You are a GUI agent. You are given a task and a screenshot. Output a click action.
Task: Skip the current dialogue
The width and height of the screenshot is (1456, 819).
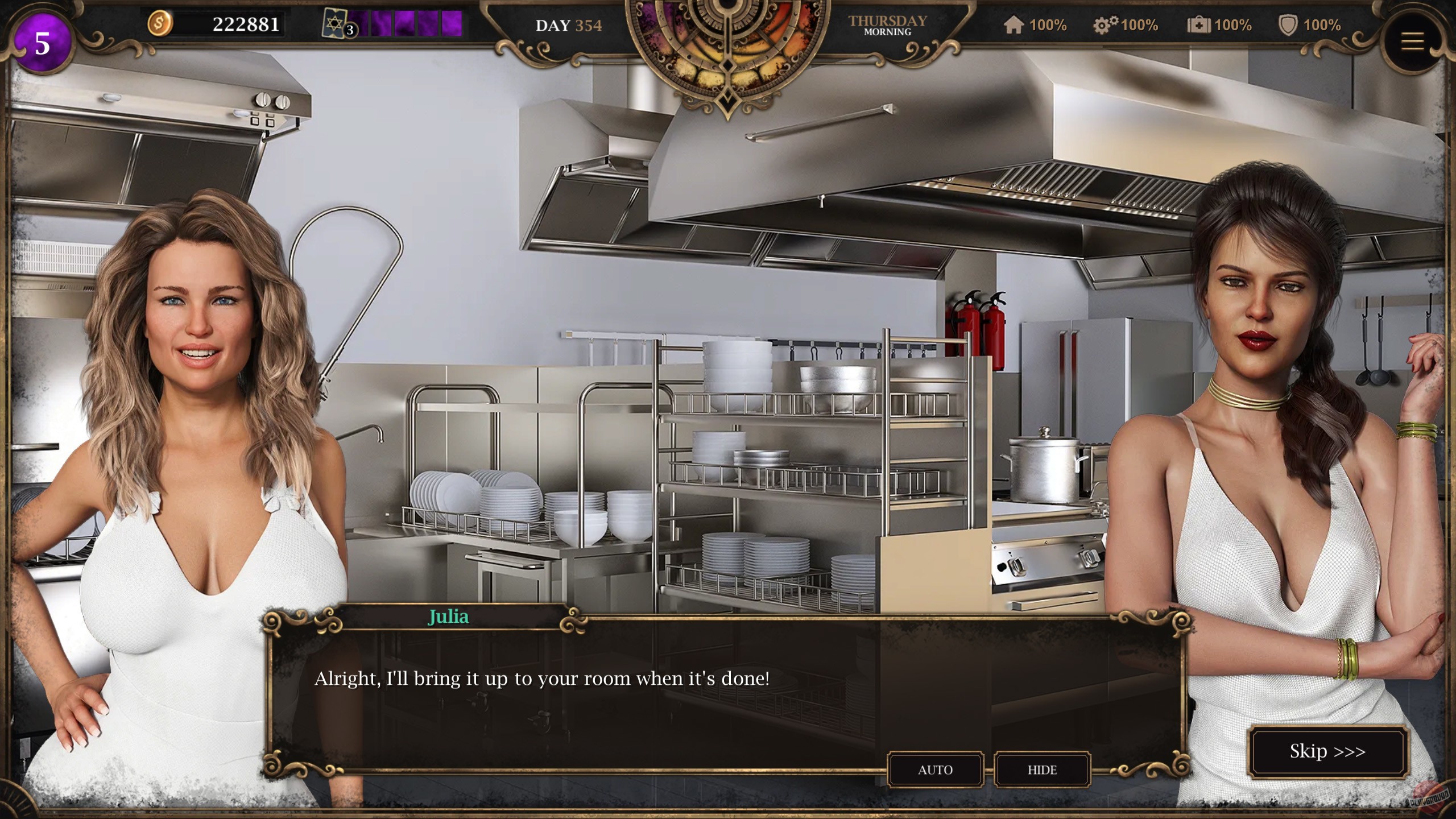click(1327, 751)
